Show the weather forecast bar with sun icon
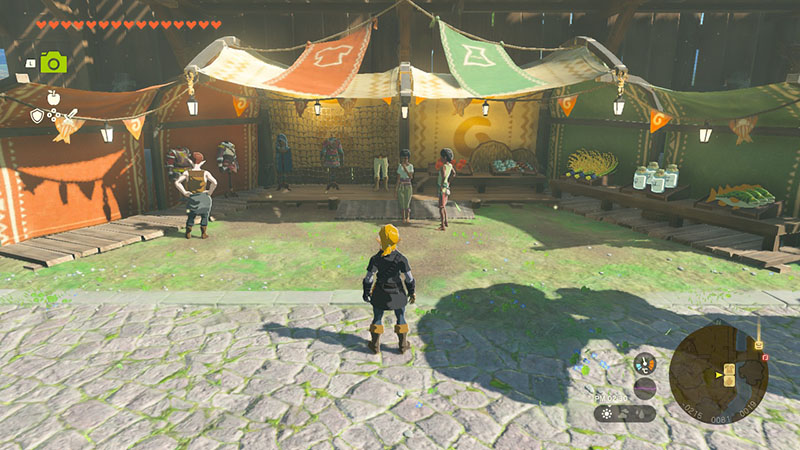 pos(624,412)
